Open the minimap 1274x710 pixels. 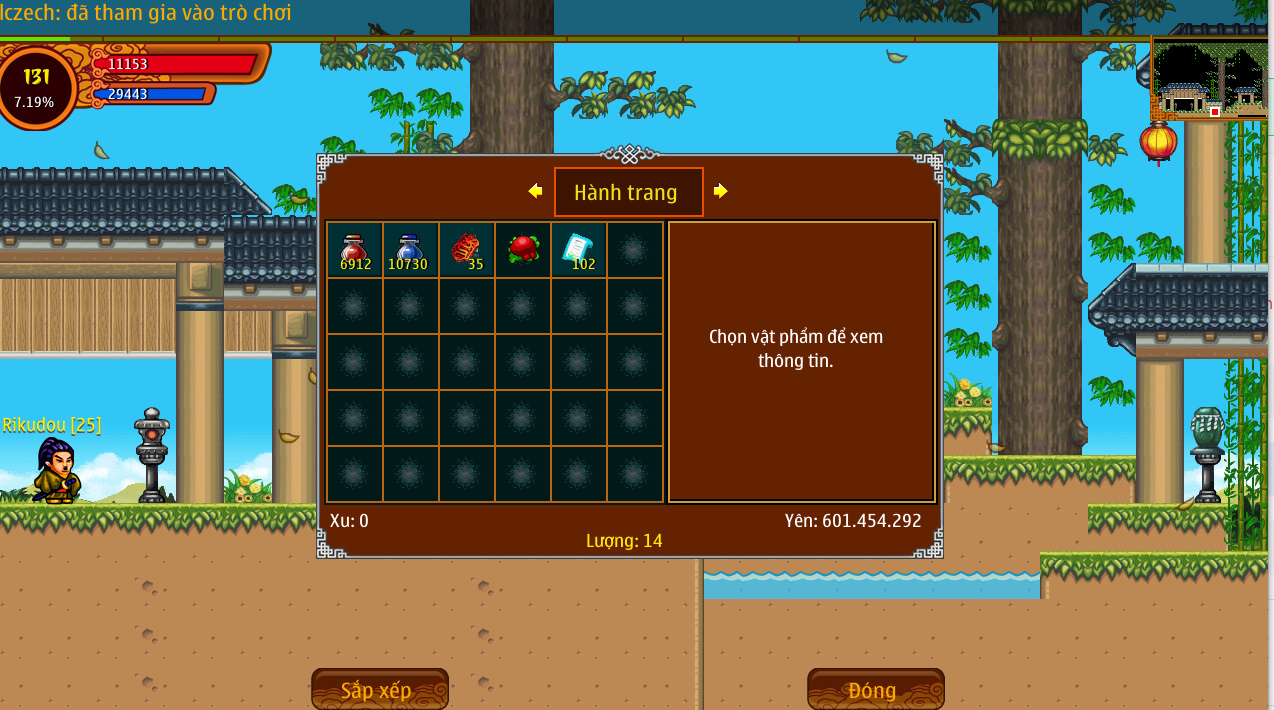(x=1209, y=80)
